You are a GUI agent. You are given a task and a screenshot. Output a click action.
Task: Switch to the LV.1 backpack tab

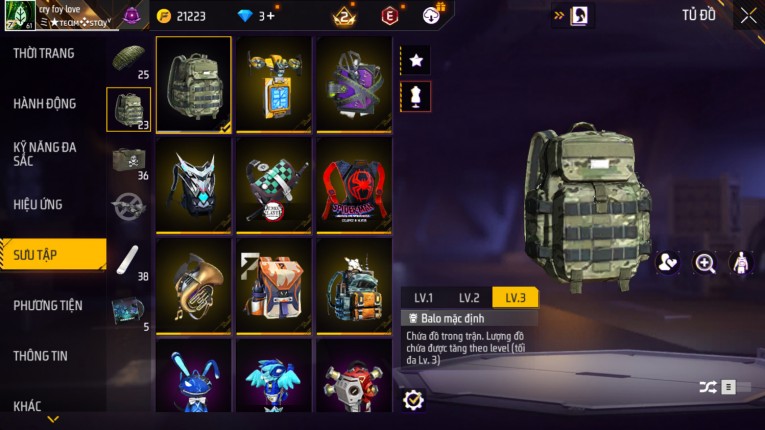424,297
